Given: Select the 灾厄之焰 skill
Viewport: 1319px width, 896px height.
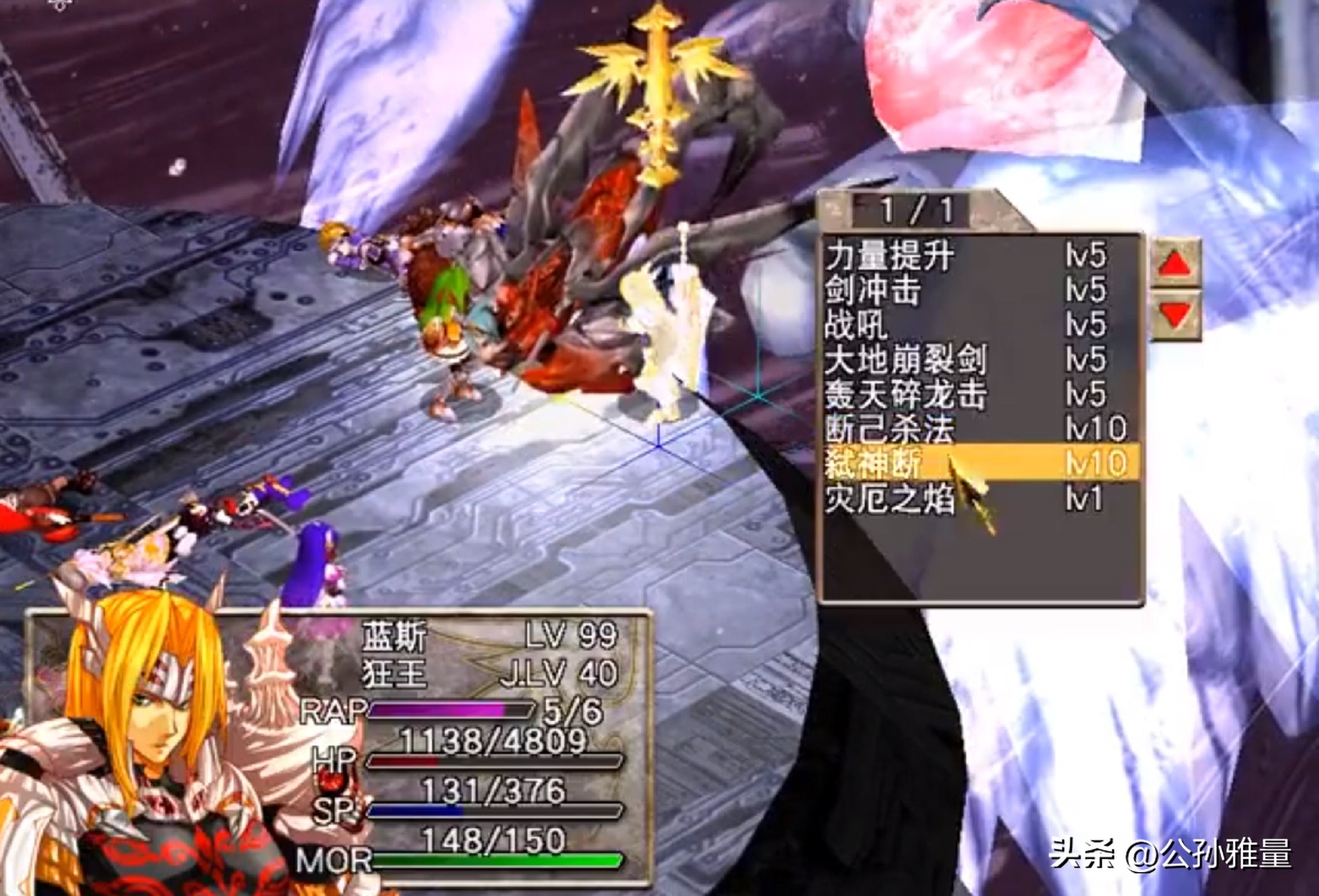Looking at the screenshot, I should 890,498.
